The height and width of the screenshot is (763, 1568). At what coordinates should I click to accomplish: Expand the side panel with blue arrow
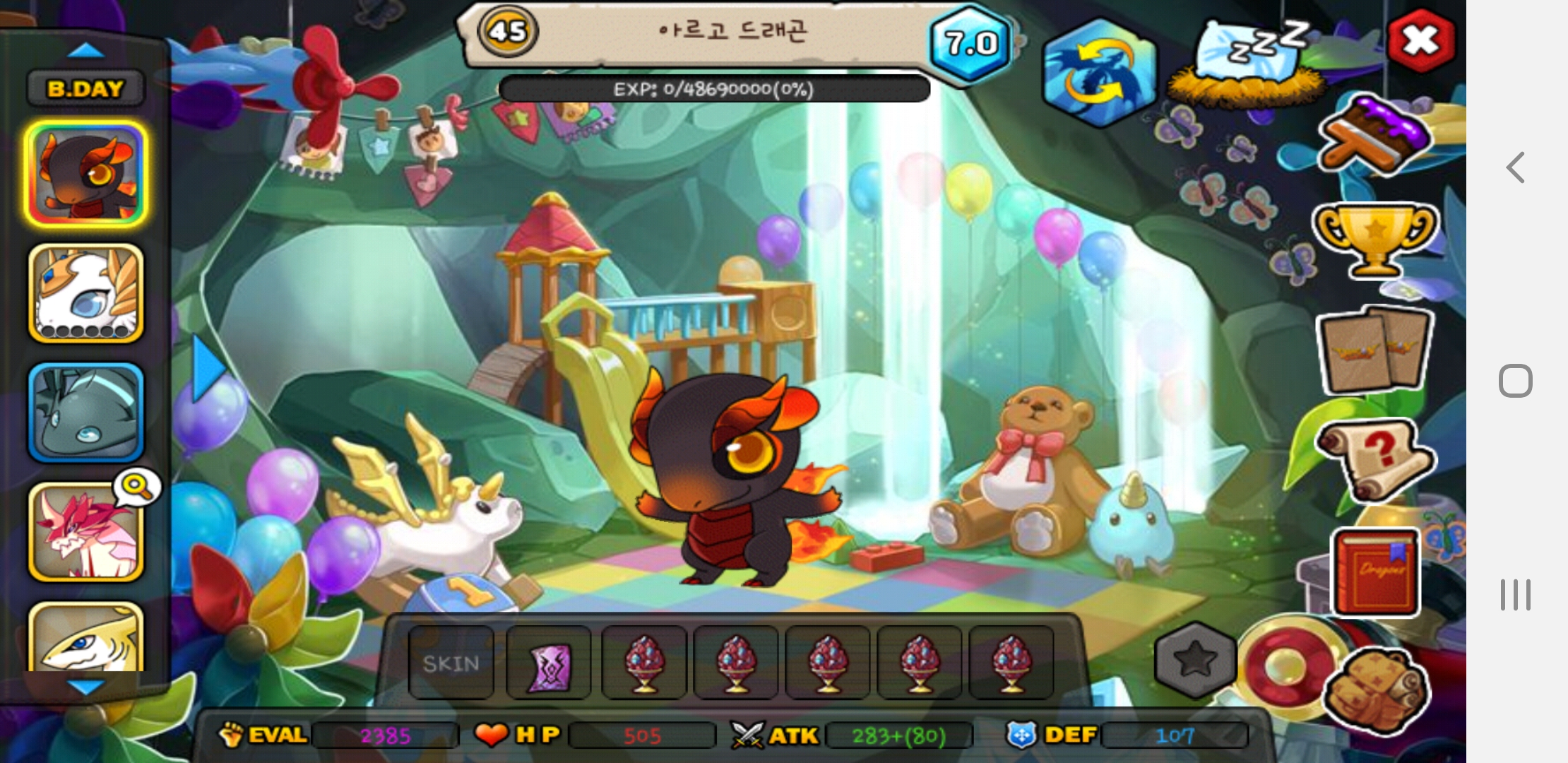click(x=208, y=367)
